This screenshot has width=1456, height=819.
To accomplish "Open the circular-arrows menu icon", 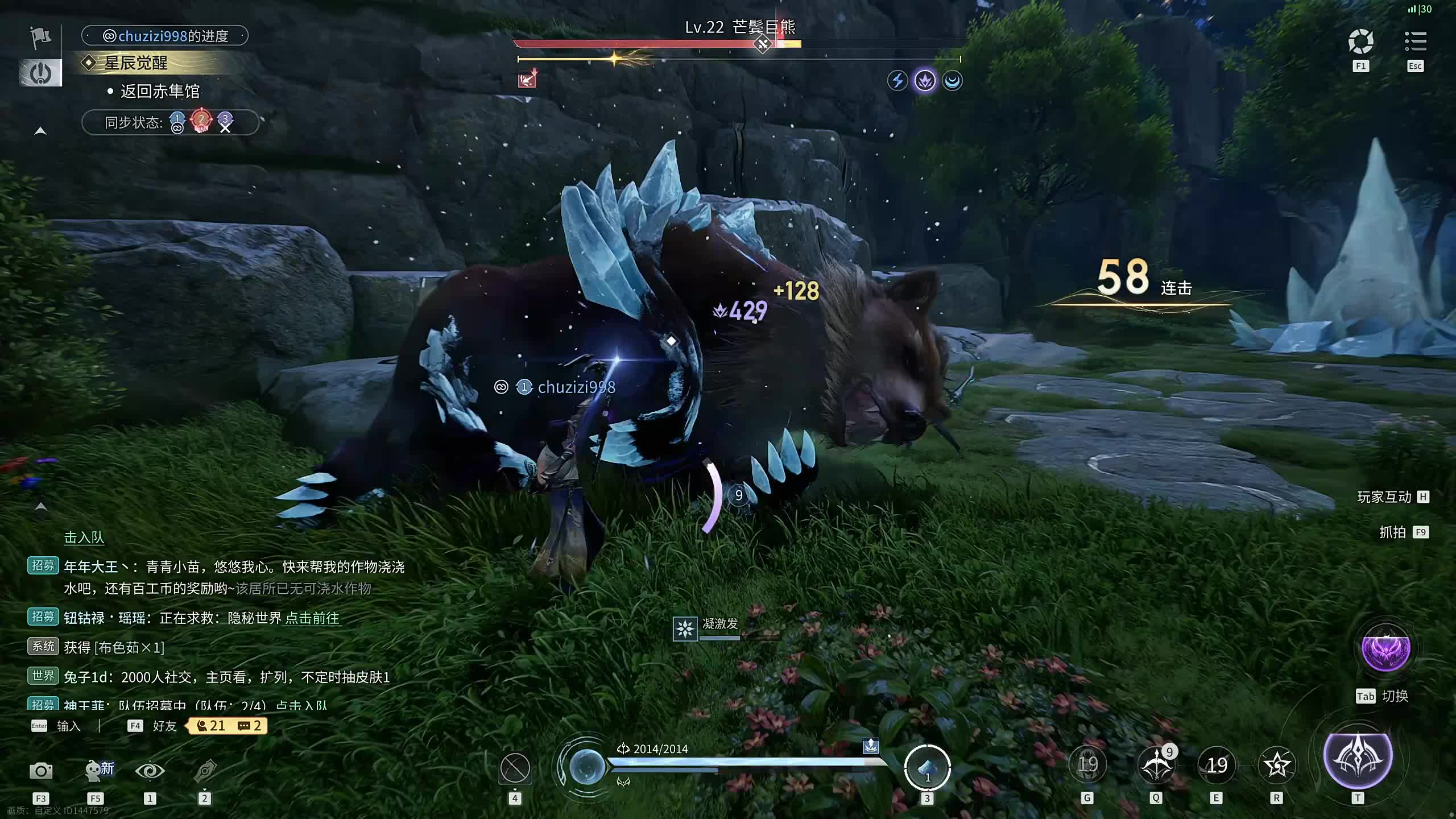I will tap(1360, 42).
